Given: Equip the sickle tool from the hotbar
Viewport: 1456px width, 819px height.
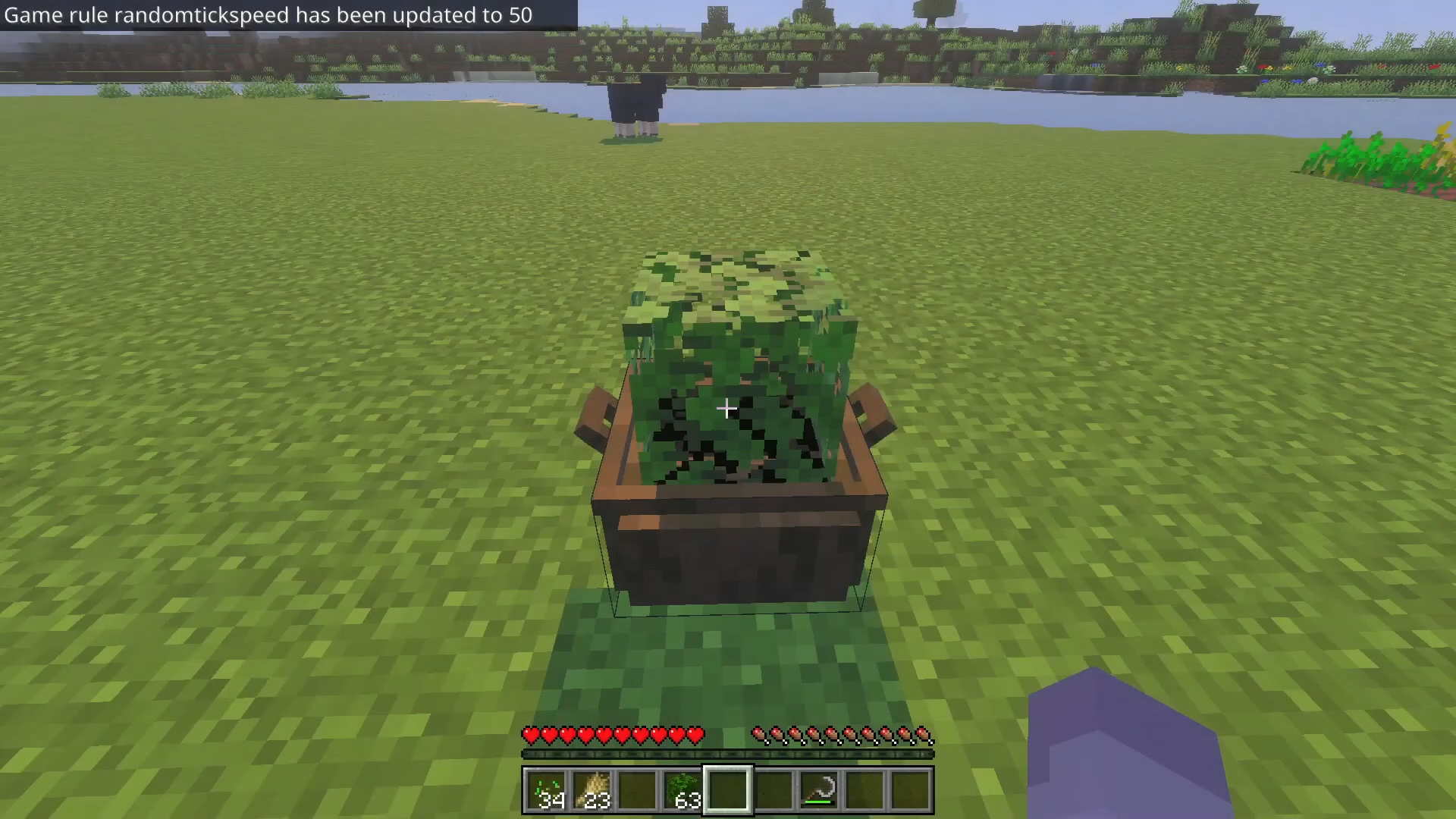Looking at the screenshot, I should [819, 790].
